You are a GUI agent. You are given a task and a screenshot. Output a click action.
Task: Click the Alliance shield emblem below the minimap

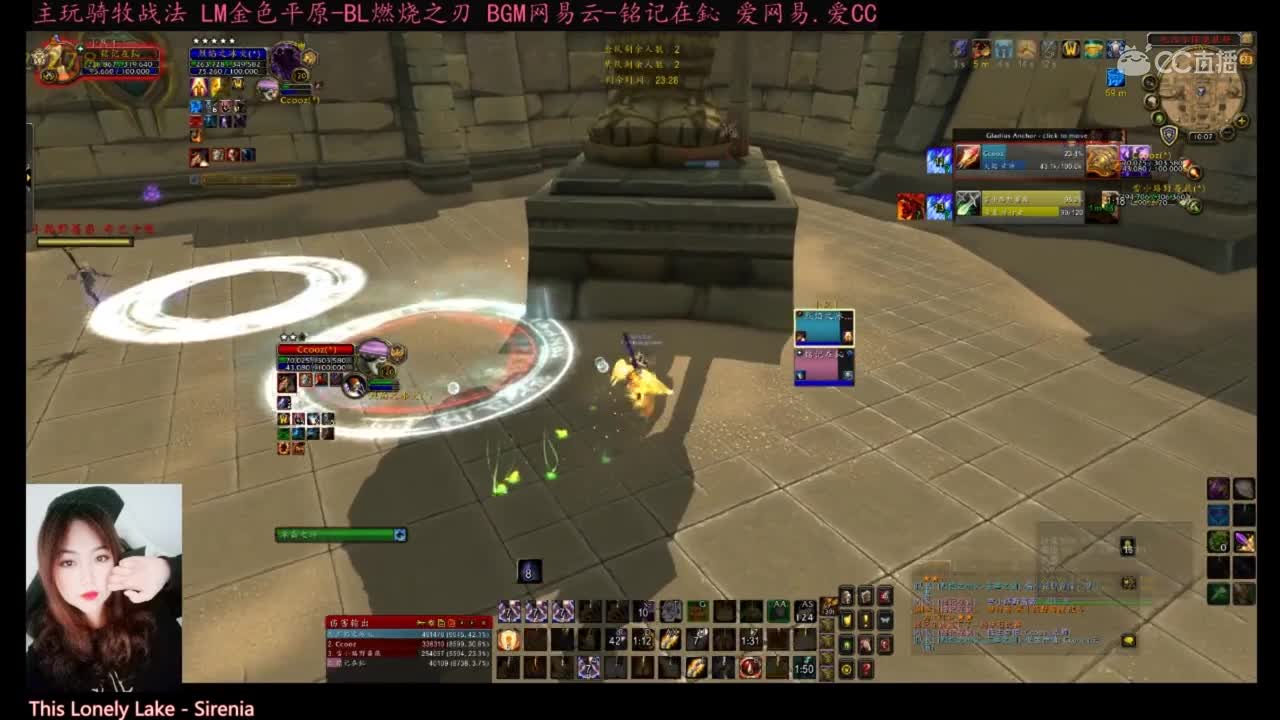(1168, 133)
